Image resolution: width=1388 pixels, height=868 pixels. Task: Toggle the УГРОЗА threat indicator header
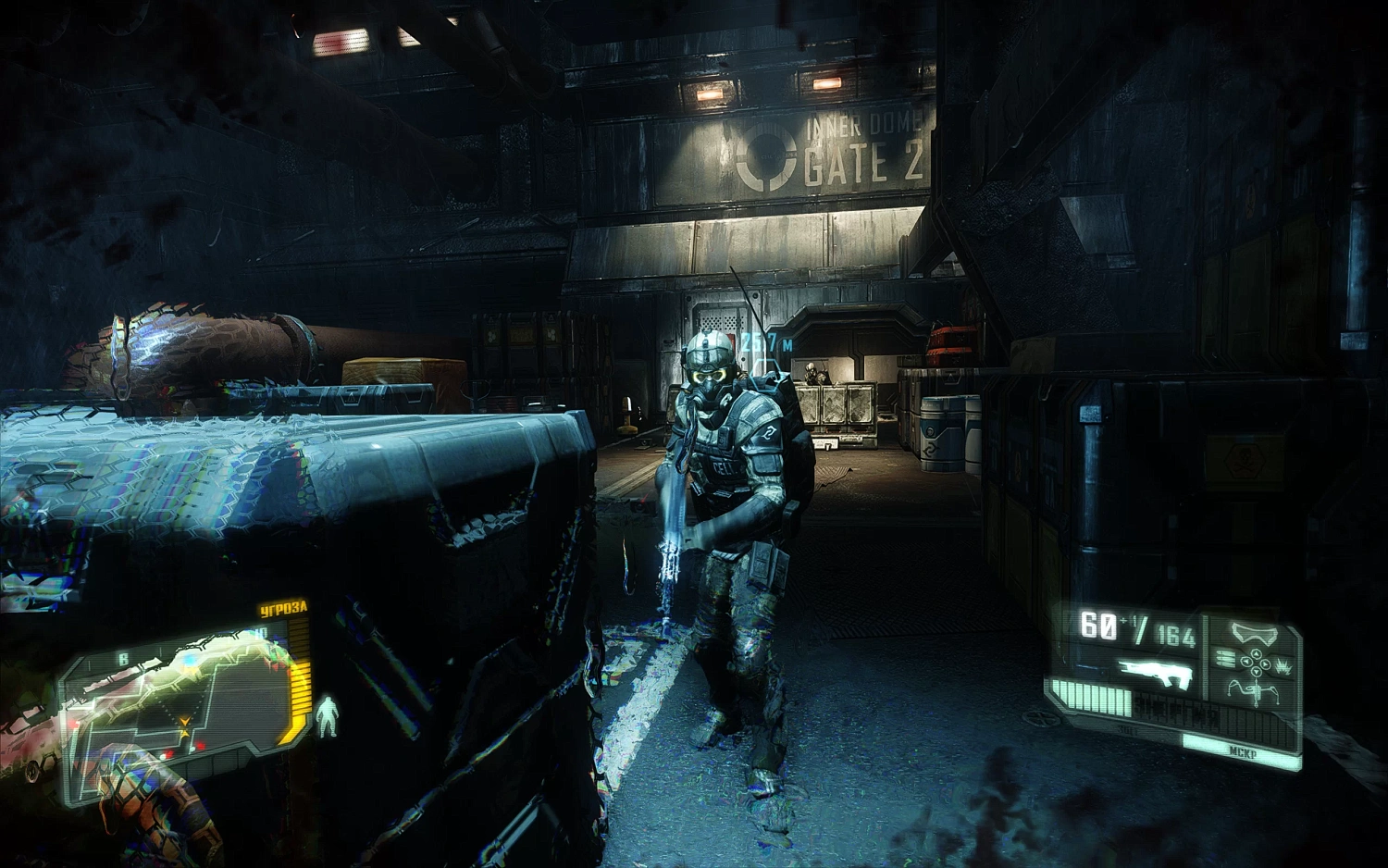coord(282,608)
